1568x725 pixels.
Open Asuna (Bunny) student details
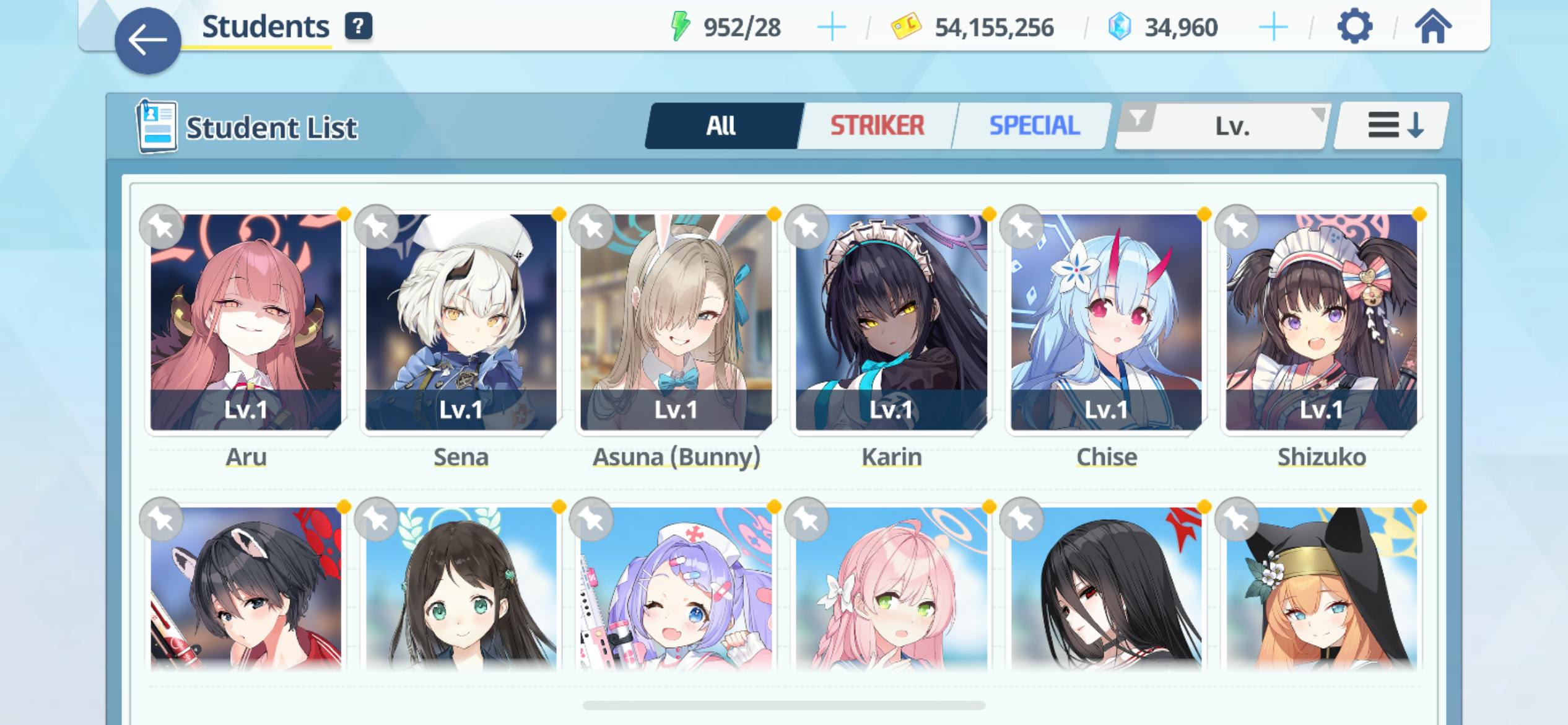pos(676,322)
